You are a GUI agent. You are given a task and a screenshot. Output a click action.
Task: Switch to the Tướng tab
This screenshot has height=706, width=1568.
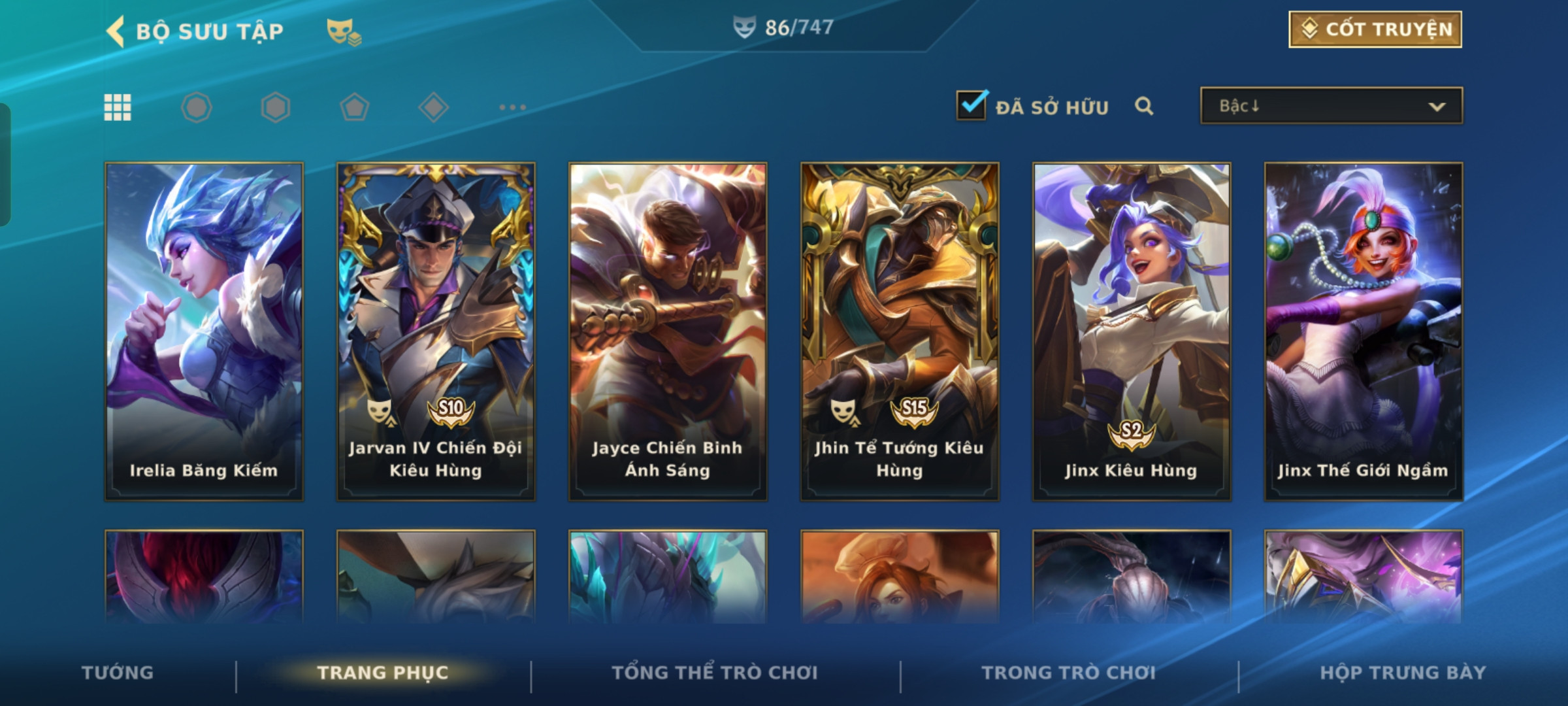tap(118, 673)
